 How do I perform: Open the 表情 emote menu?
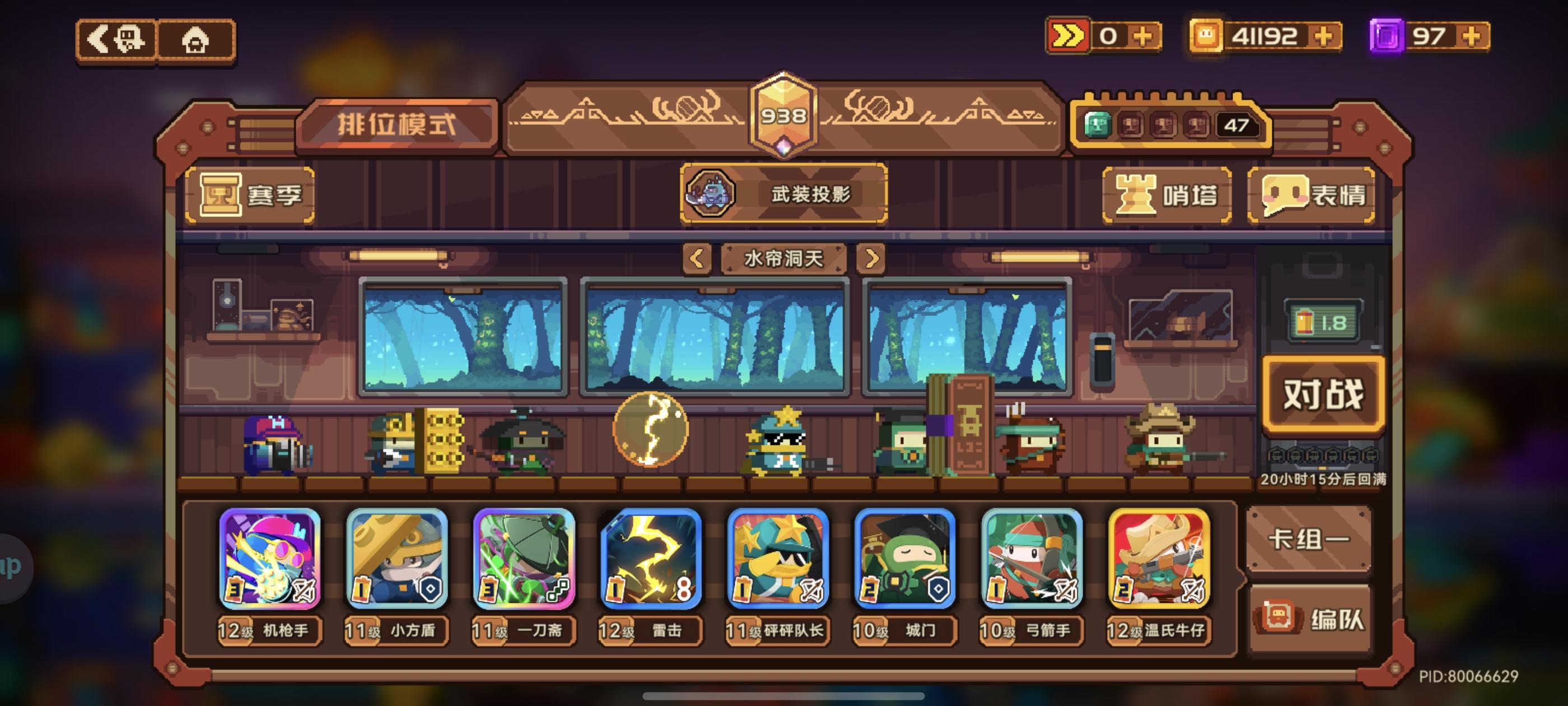1312,195
